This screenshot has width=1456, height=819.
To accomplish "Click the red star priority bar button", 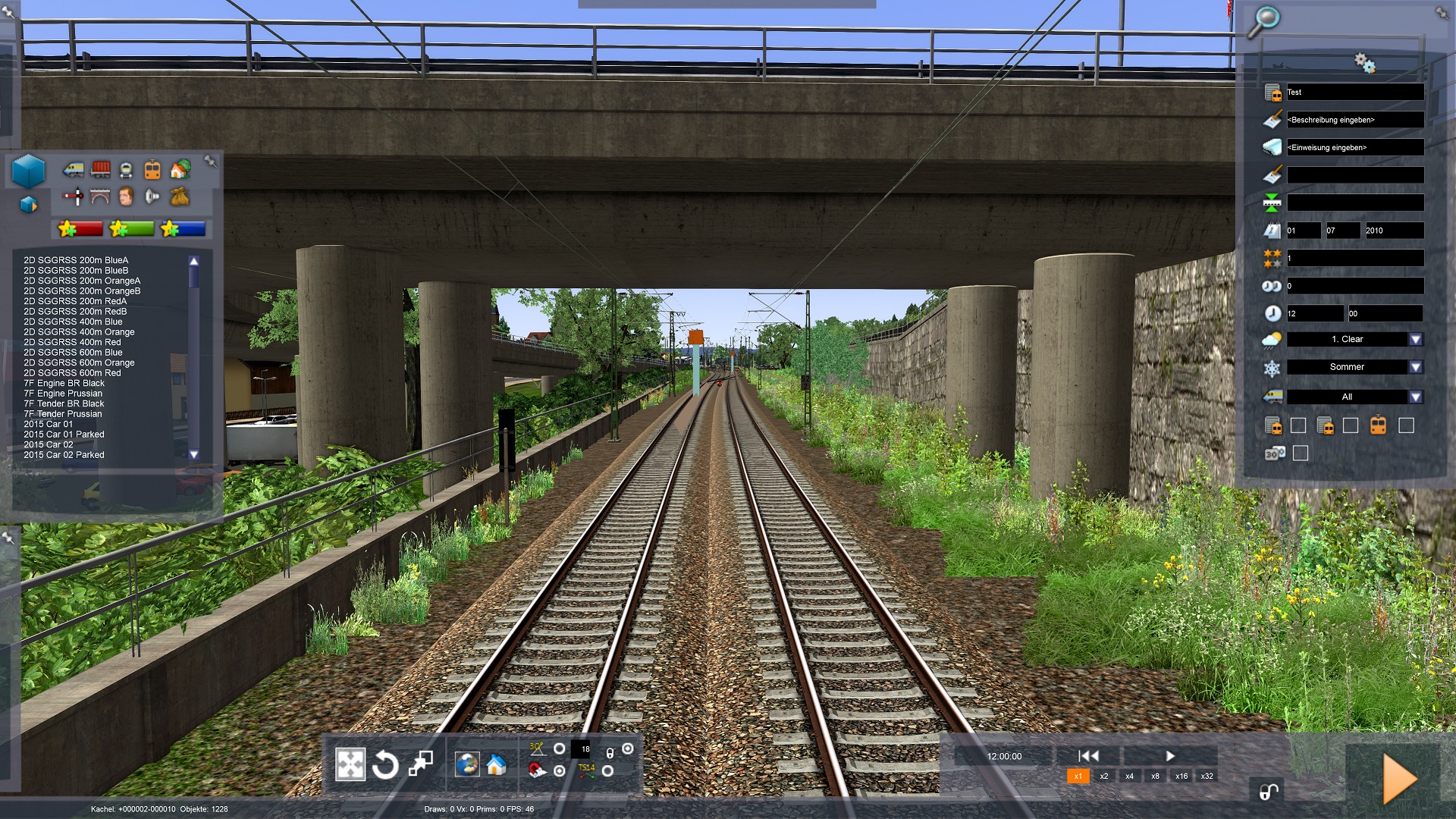I will point(80,228).
